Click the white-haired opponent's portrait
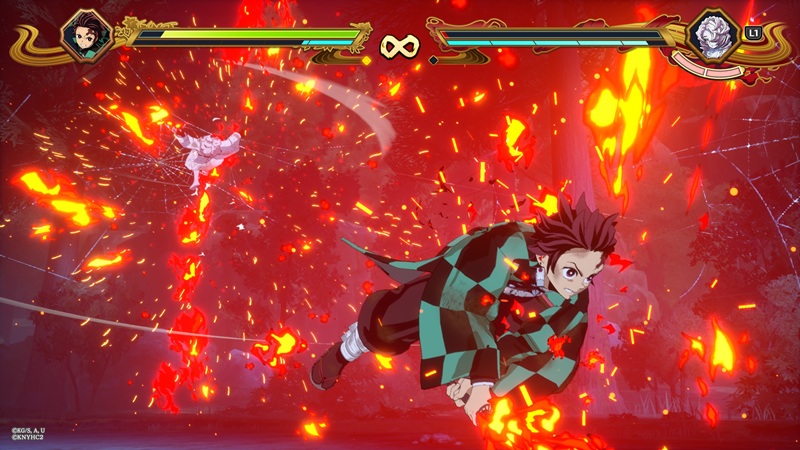Screen dimensions: 800x450 click(x=713, y=34)
